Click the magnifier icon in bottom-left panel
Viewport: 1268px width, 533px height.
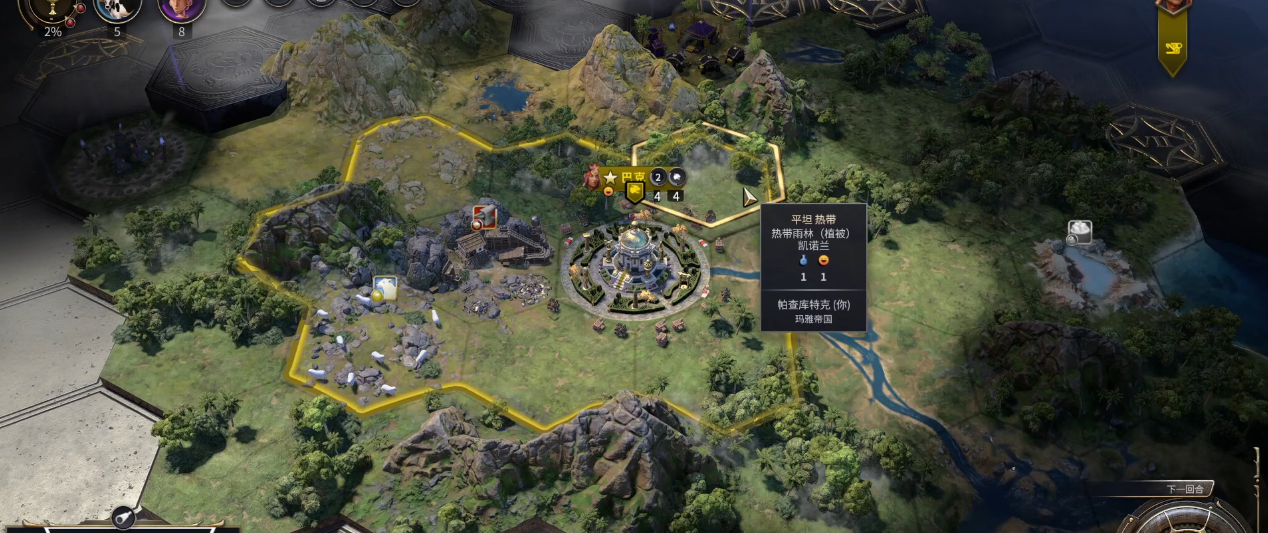click(123, 517)
